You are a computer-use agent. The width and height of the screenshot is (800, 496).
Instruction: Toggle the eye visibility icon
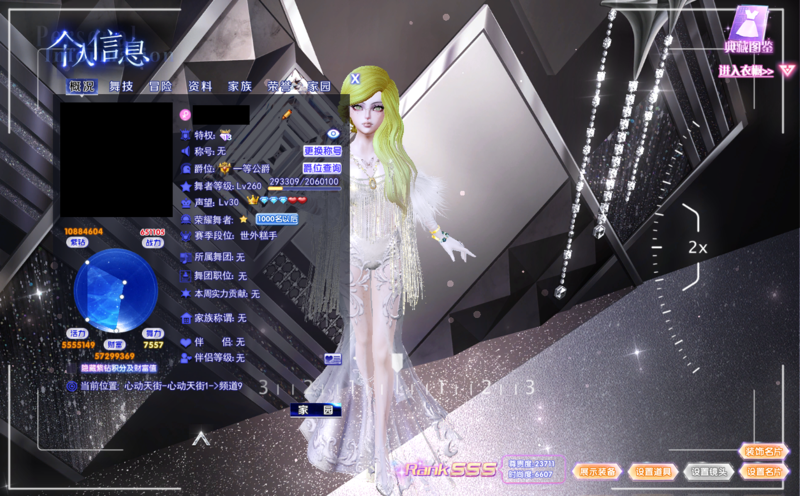[334, 134]
